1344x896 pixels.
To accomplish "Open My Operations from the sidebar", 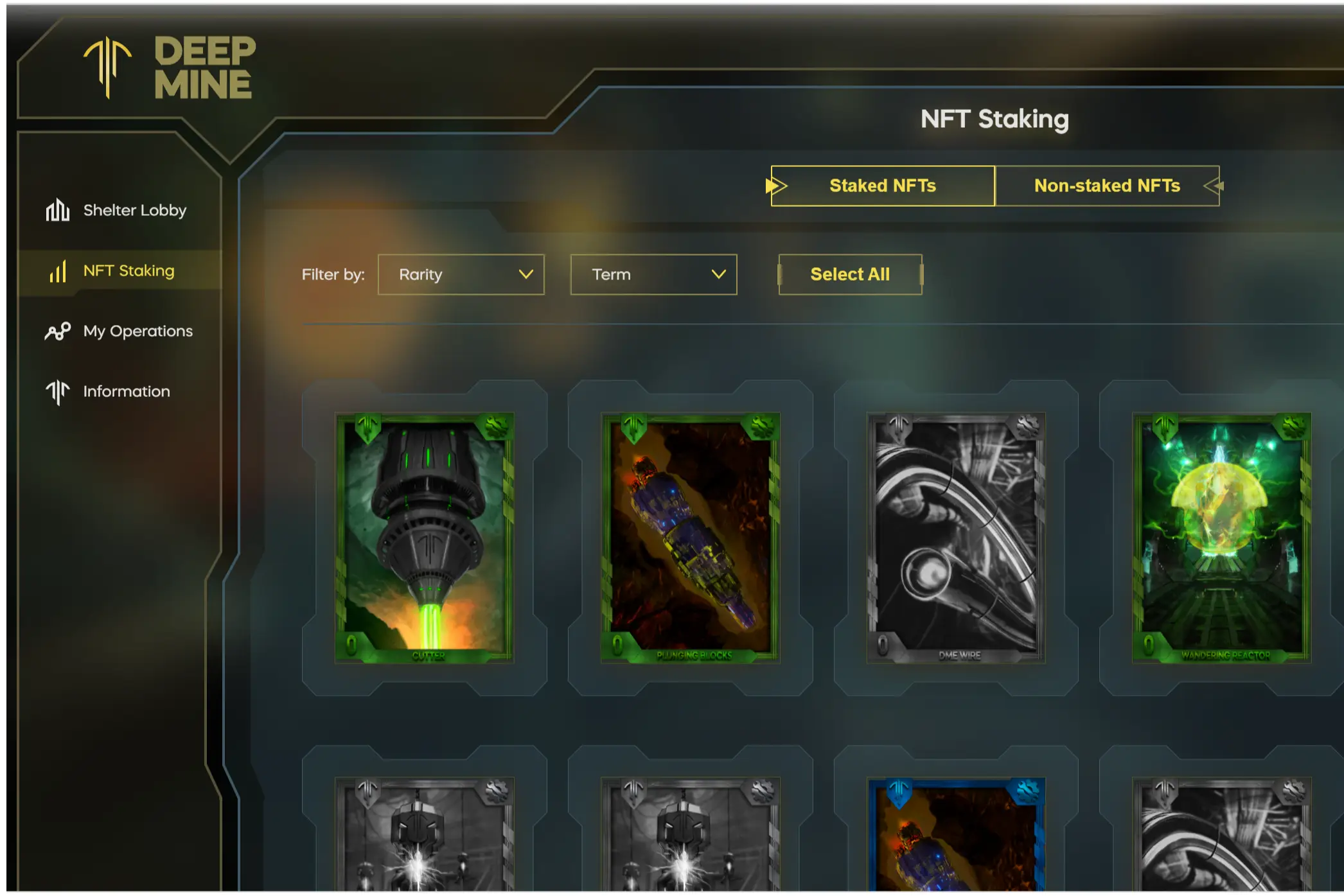I will 58,331.
